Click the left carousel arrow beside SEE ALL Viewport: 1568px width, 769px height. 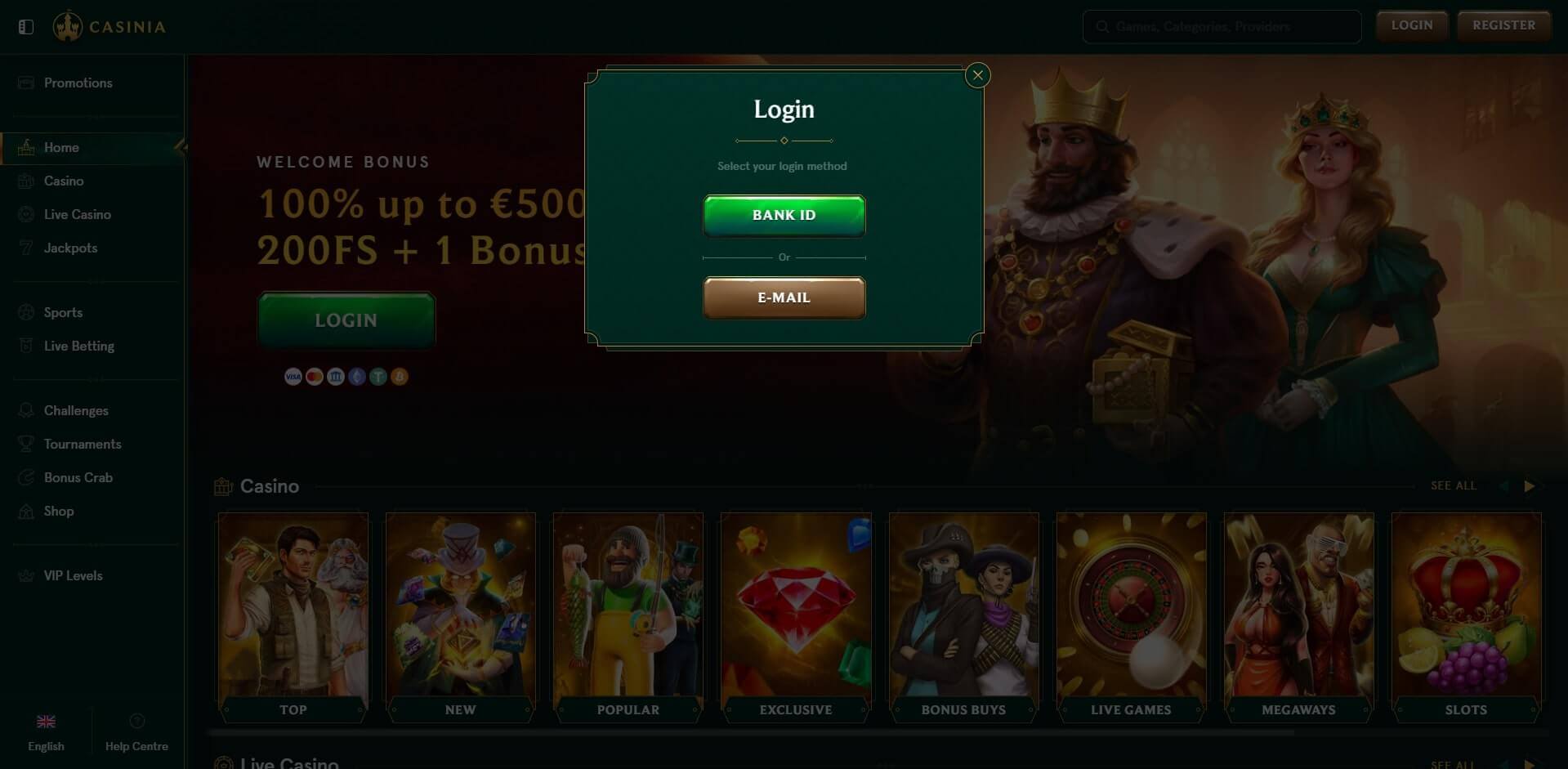pos(1506,485)
